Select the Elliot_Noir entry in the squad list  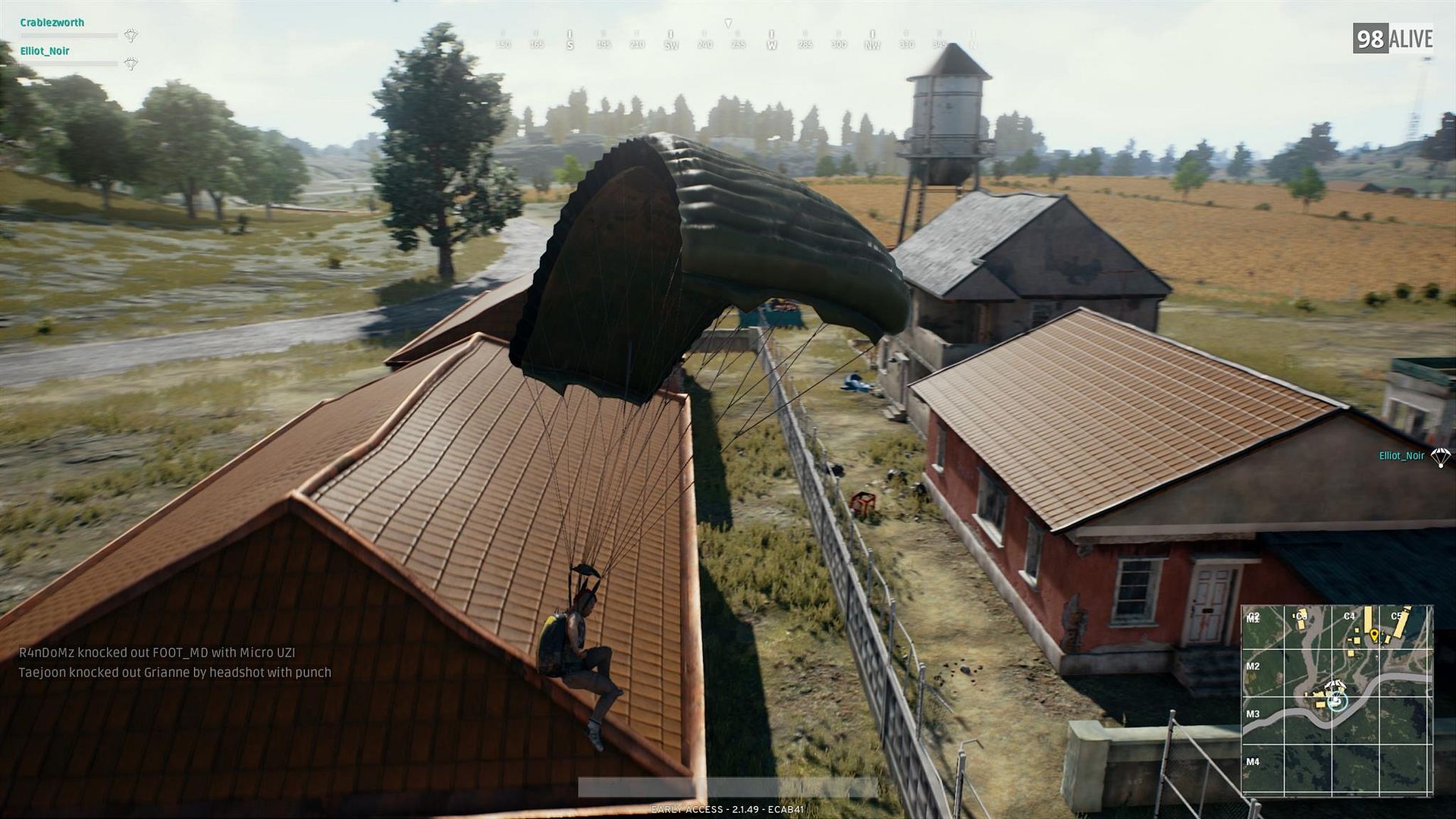45,51
